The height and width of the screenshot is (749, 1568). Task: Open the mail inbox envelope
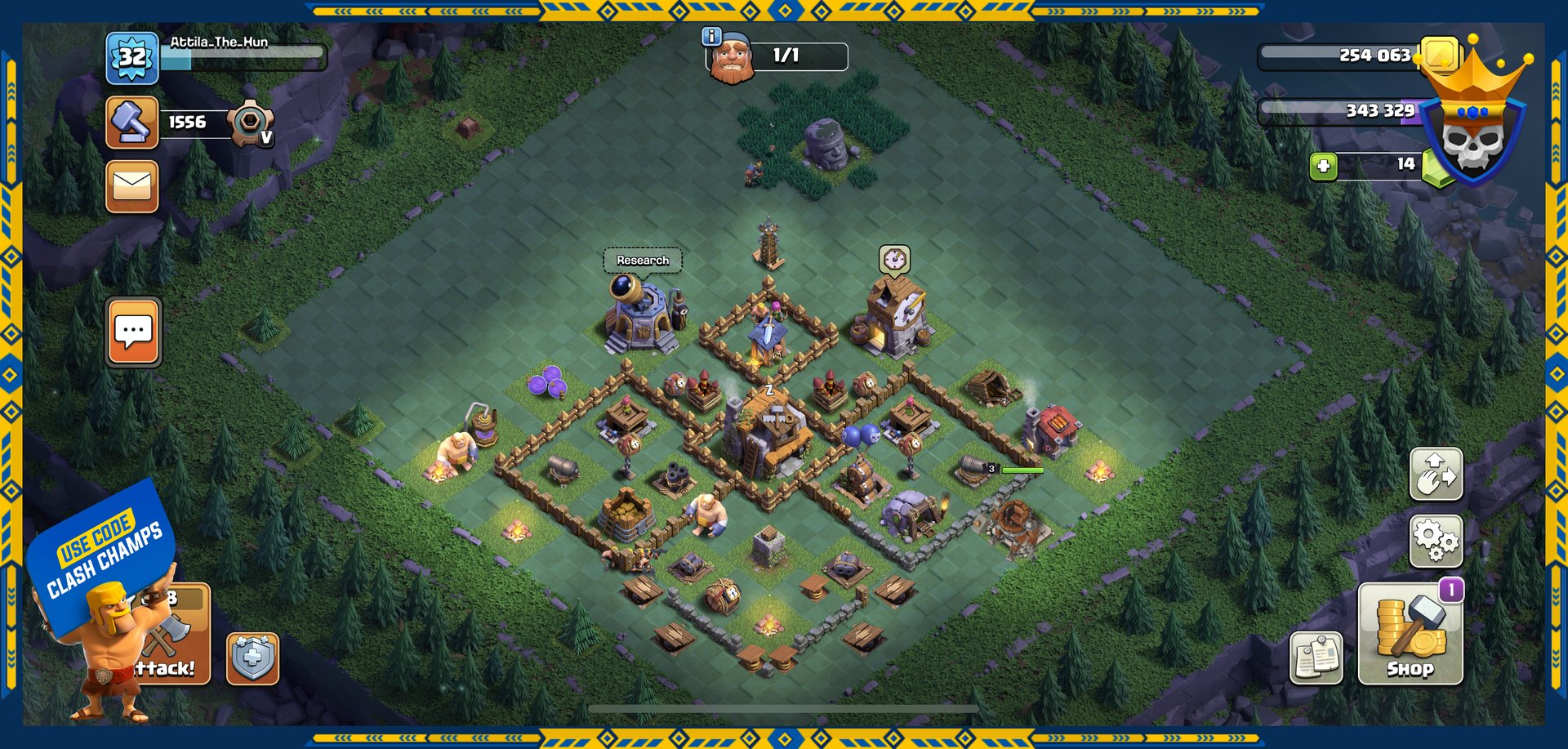coord(131,186)
